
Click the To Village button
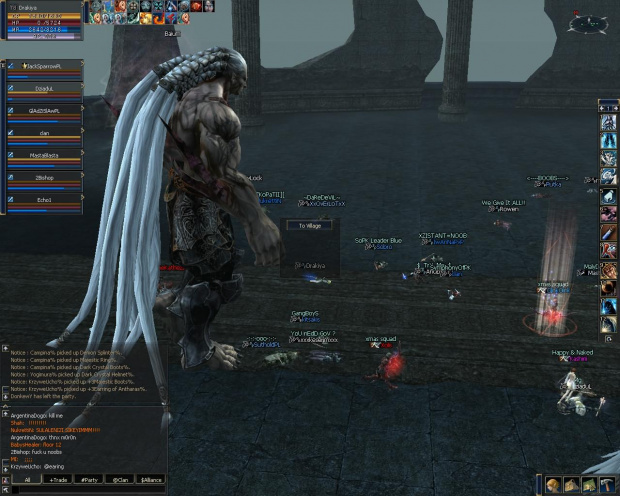[x=309, y=226]
